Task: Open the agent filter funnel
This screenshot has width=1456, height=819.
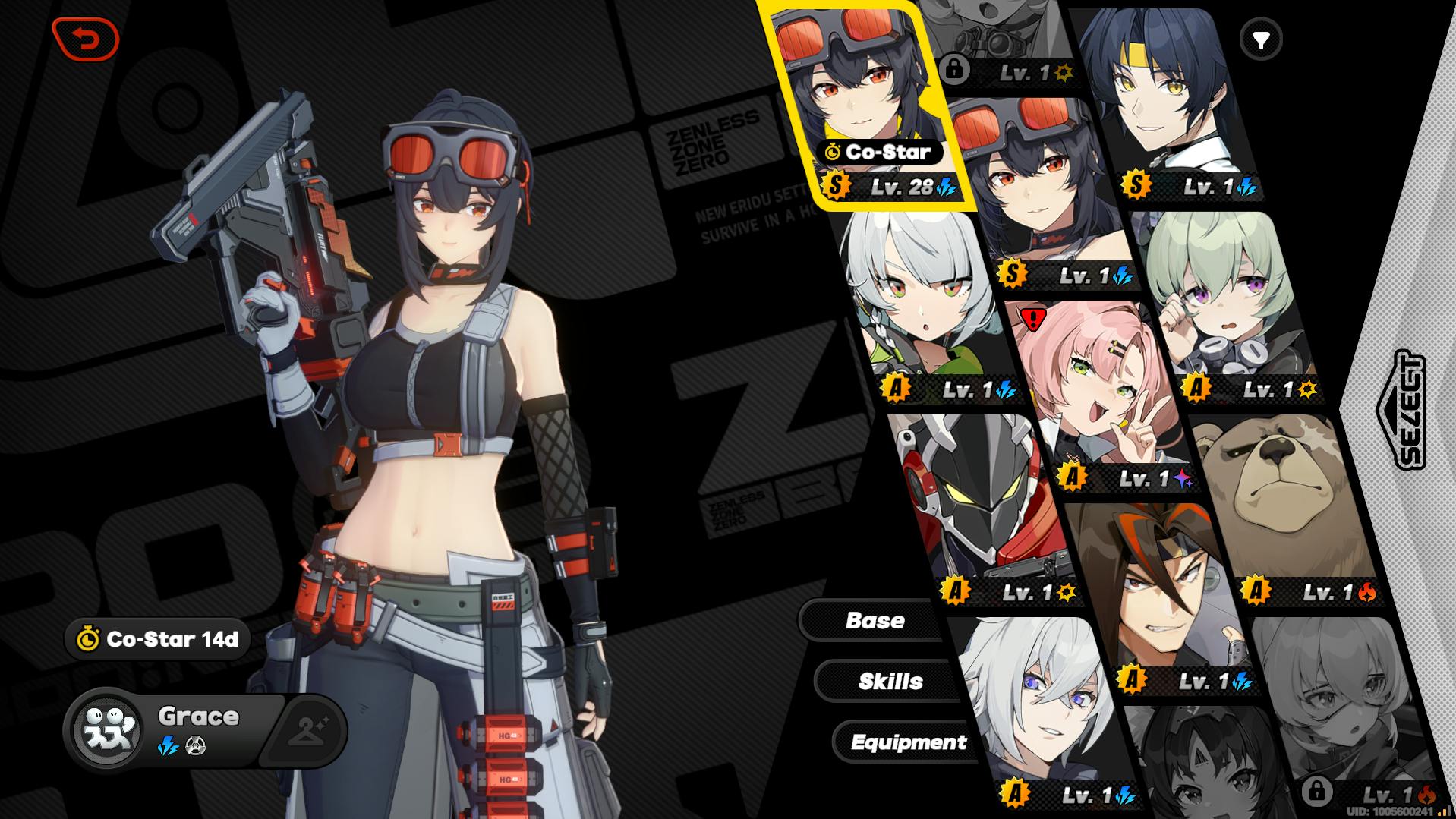Action: [1261, 39]
